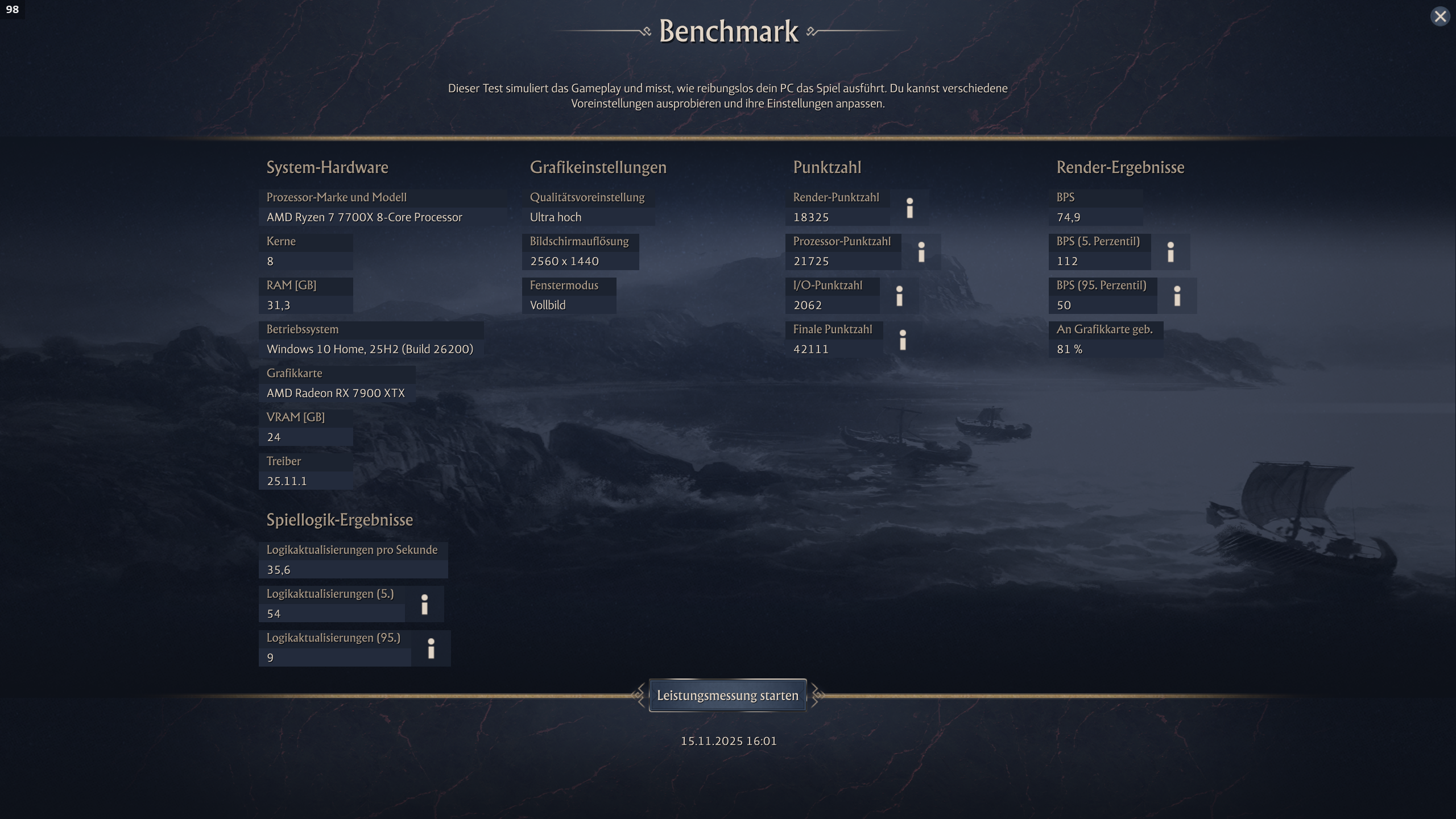The height and width of the screenshot is (819, 1456).
Task: Open the Qualitätsvoreinstellung selector showing Ultra hoch
Action: click(588, 217)
